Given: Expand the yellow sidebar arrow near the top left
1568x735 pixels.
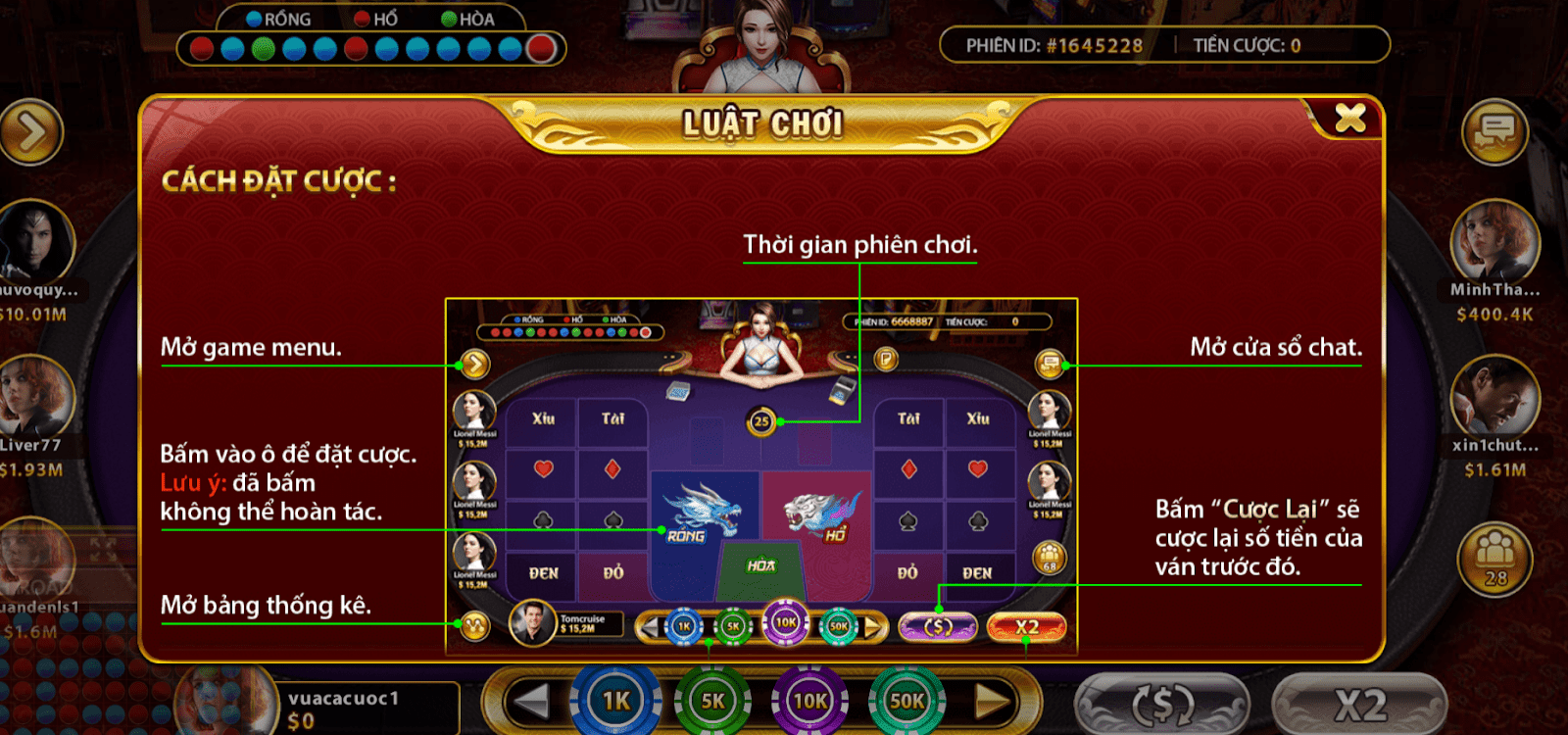Looking at the screenshot, I should click(x=32, y=130).
